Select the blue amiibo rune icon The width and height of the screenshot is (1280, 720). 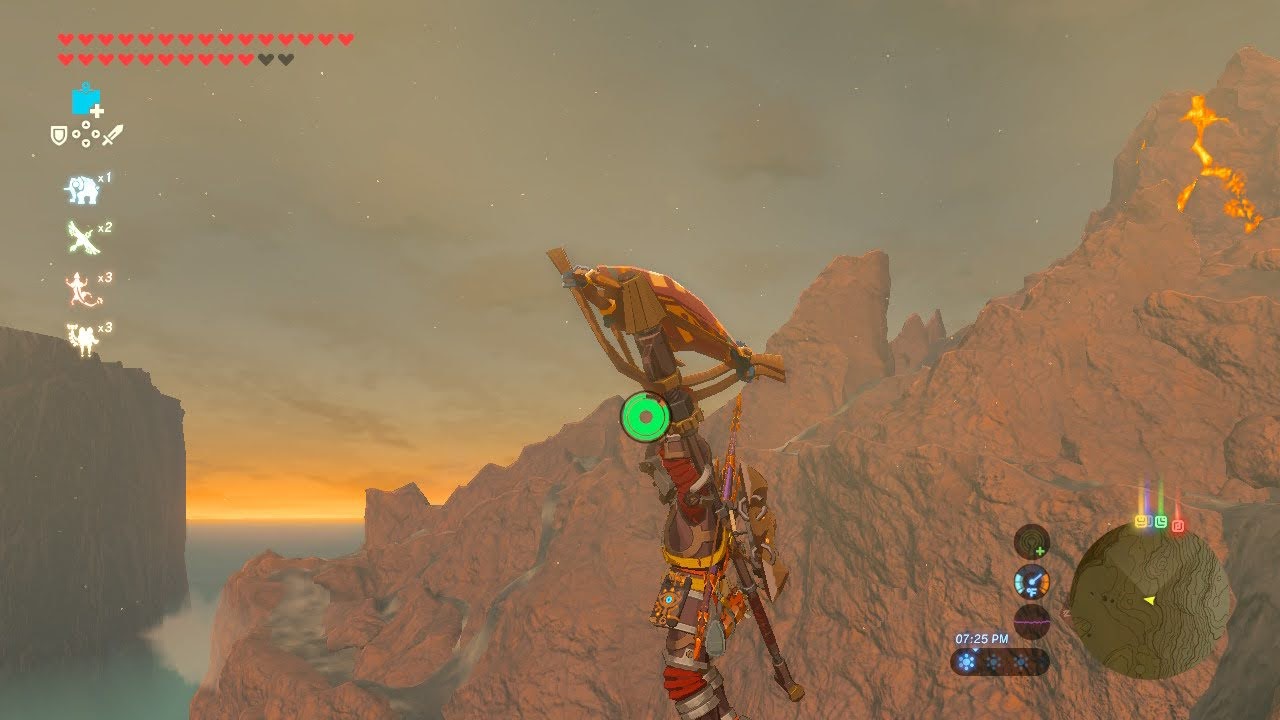pyautogui.click(x=87, y=100)
